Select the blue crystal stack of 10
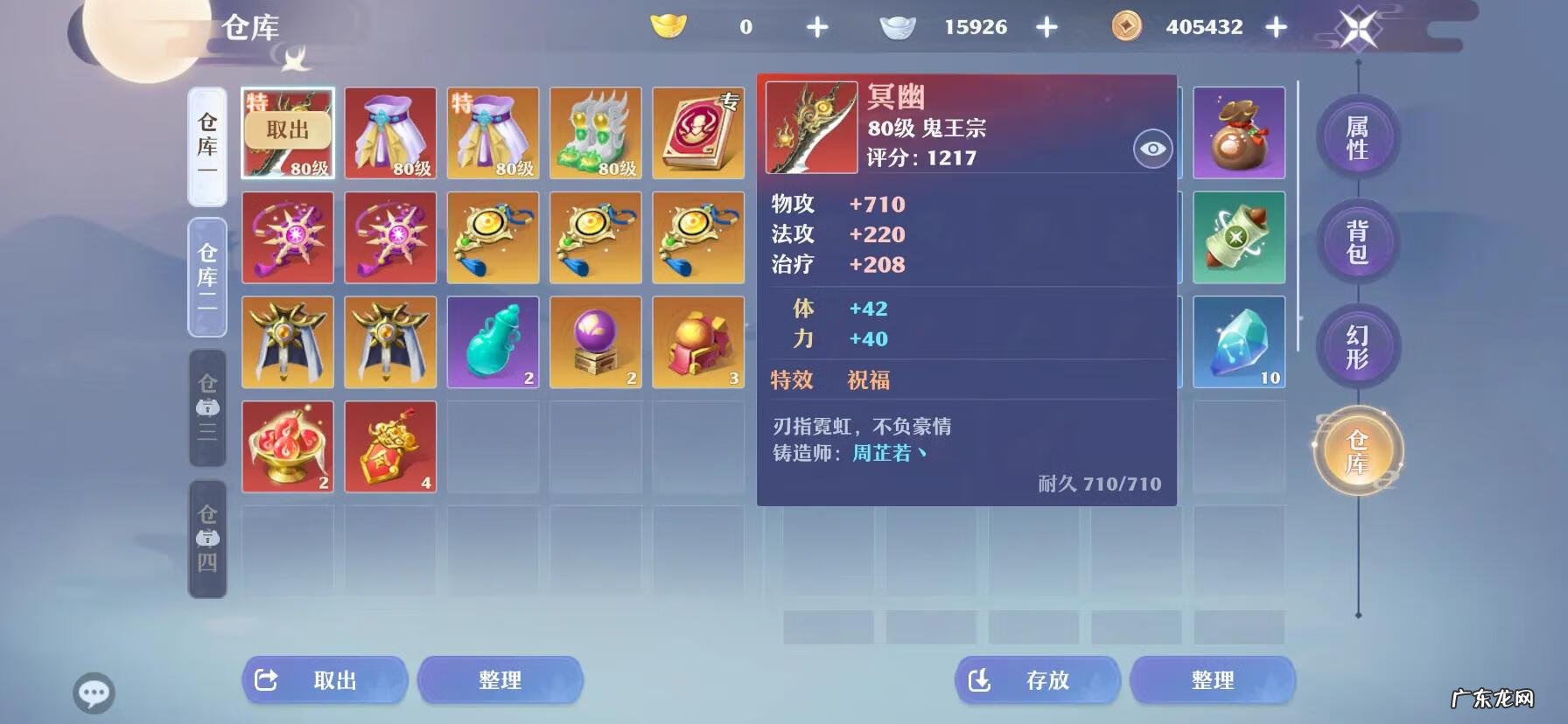 pos(1240,341)
